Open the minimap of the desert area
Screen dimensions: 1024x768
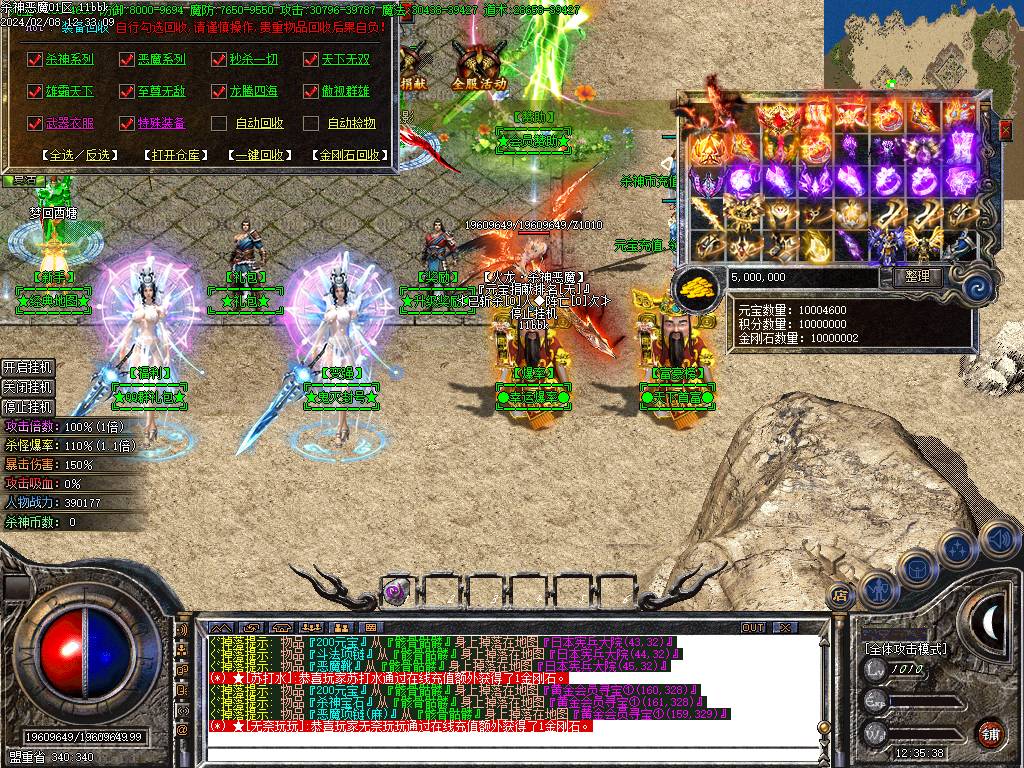coord(922,45)
